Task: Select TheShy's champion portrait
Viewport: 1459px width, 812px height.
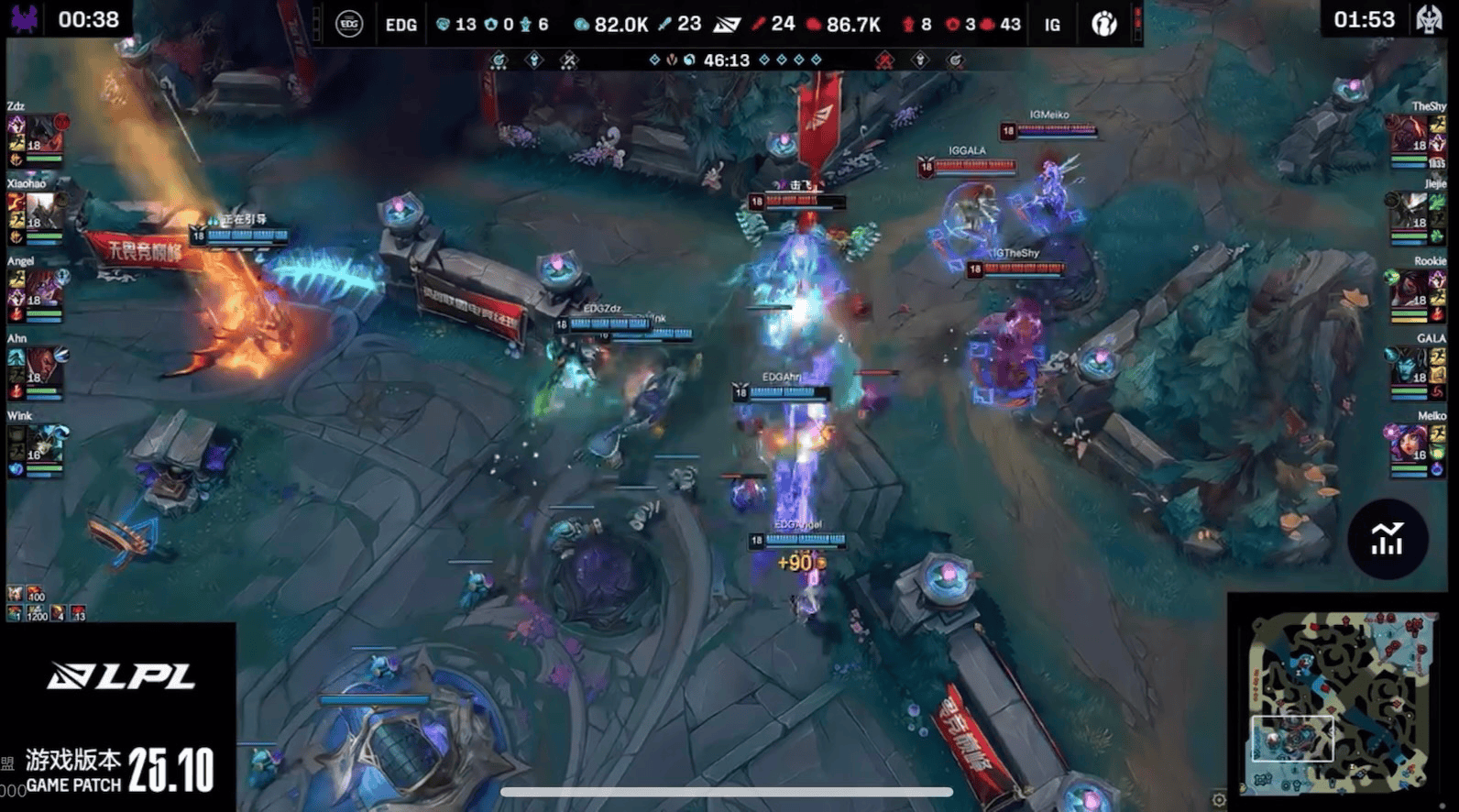Action: pos(1407,135)
